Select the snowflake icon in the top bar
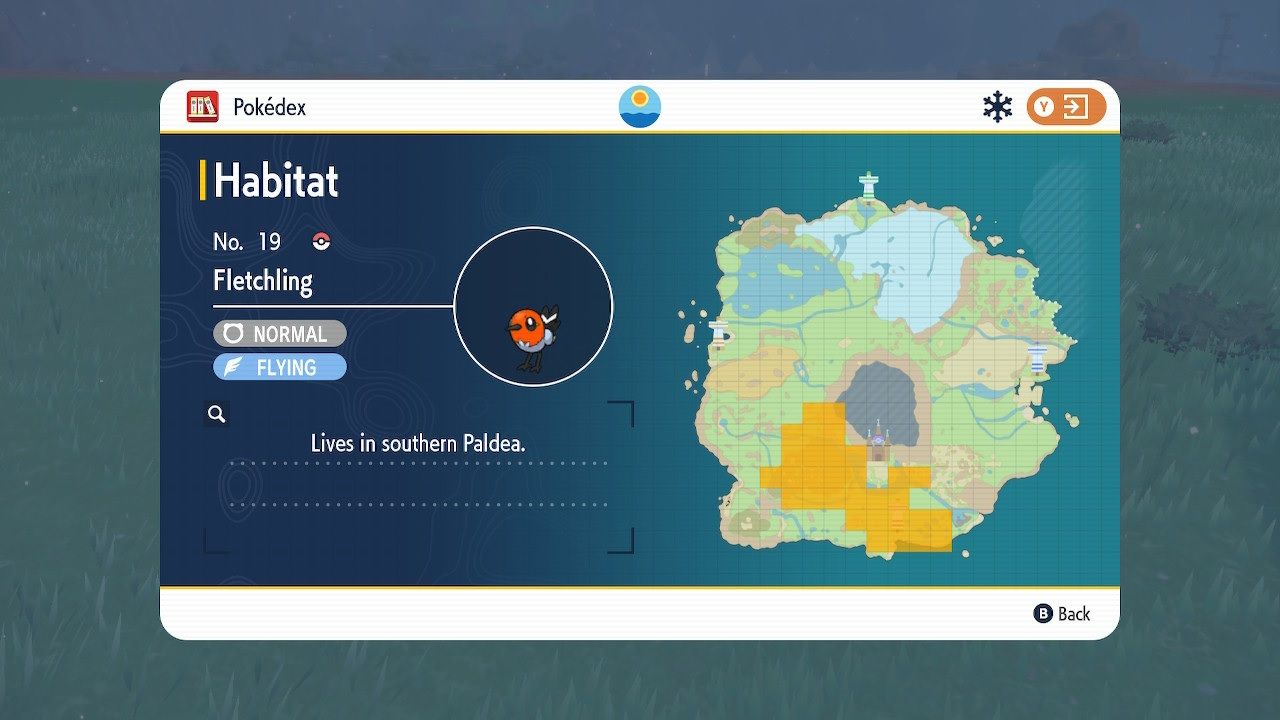The width and height of the screenshot is (1280, 720). click(996, 104)
